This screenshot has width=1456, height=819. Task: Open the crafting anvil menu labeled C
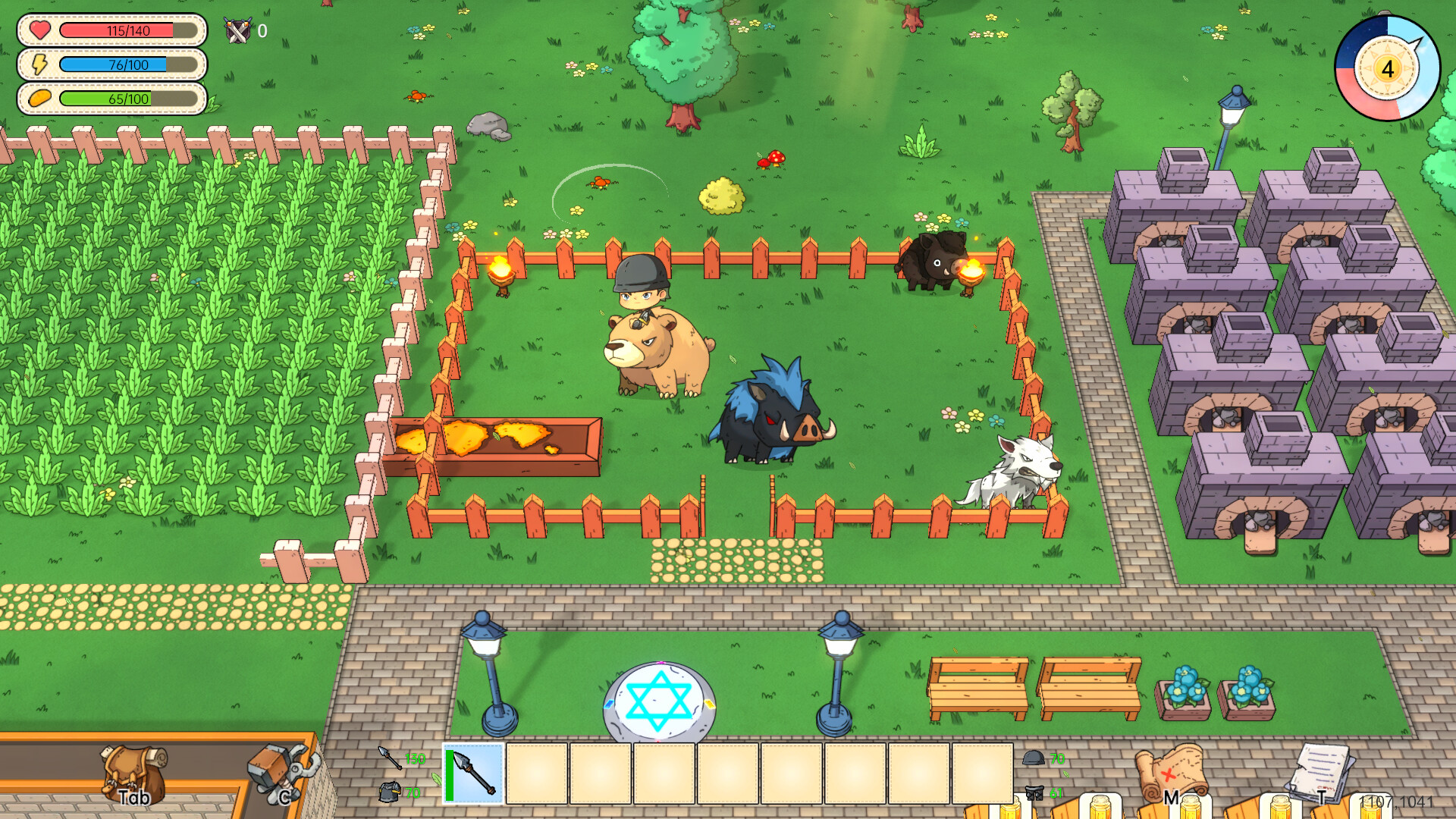[x=281, y=772]
